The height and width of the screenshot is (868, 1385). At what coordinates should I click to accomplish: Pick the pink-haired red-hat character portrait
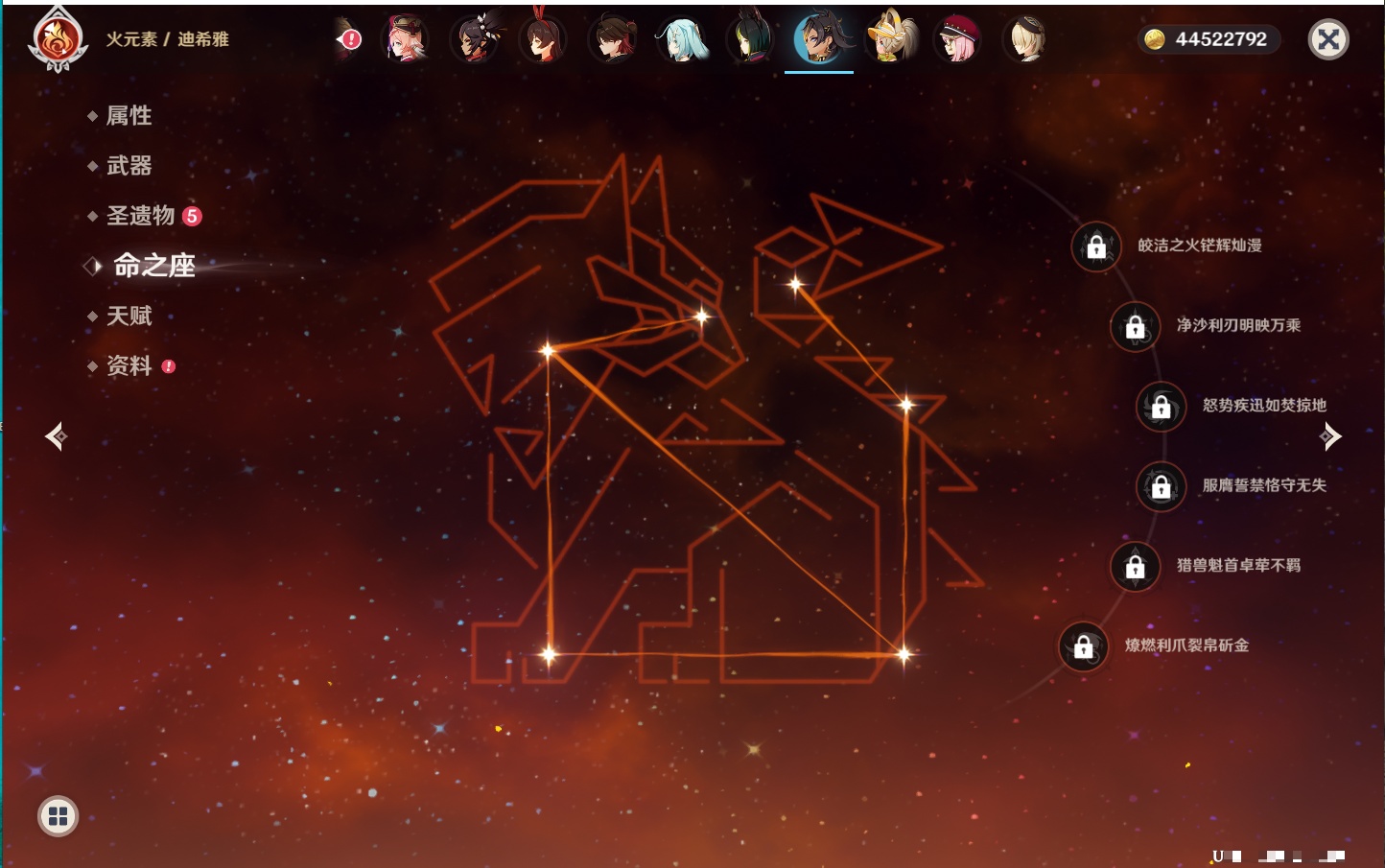(957, 39)
